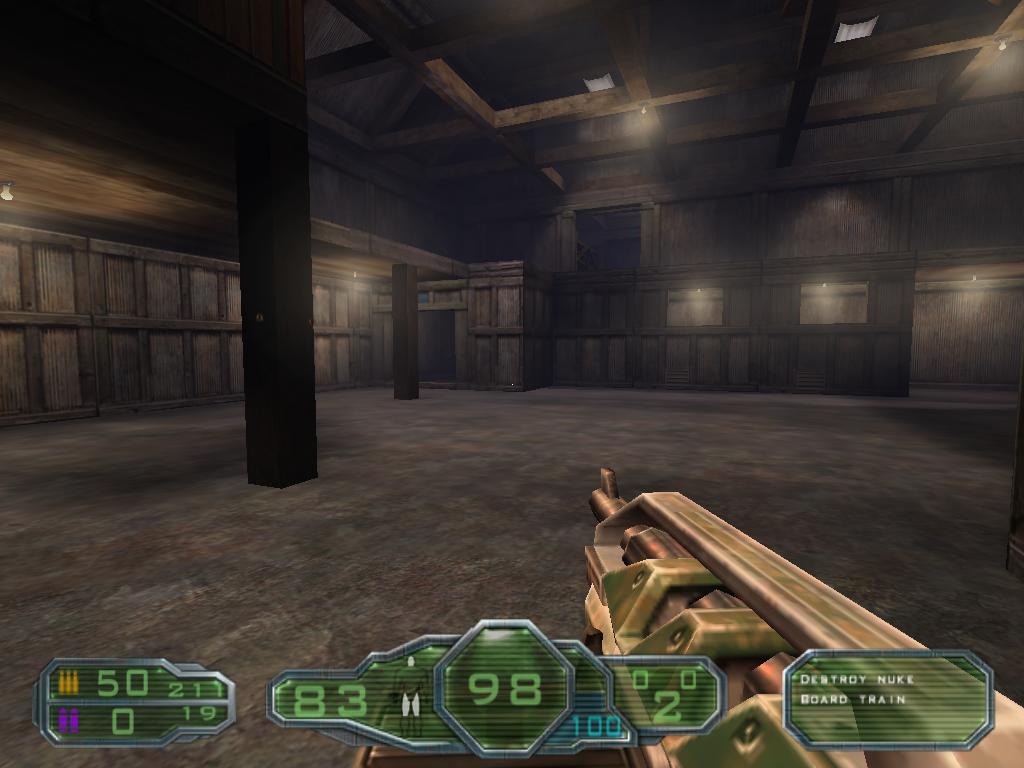1024x768 pixels.
Task: Select the purple ammo type icon
Action: [68, 719]
